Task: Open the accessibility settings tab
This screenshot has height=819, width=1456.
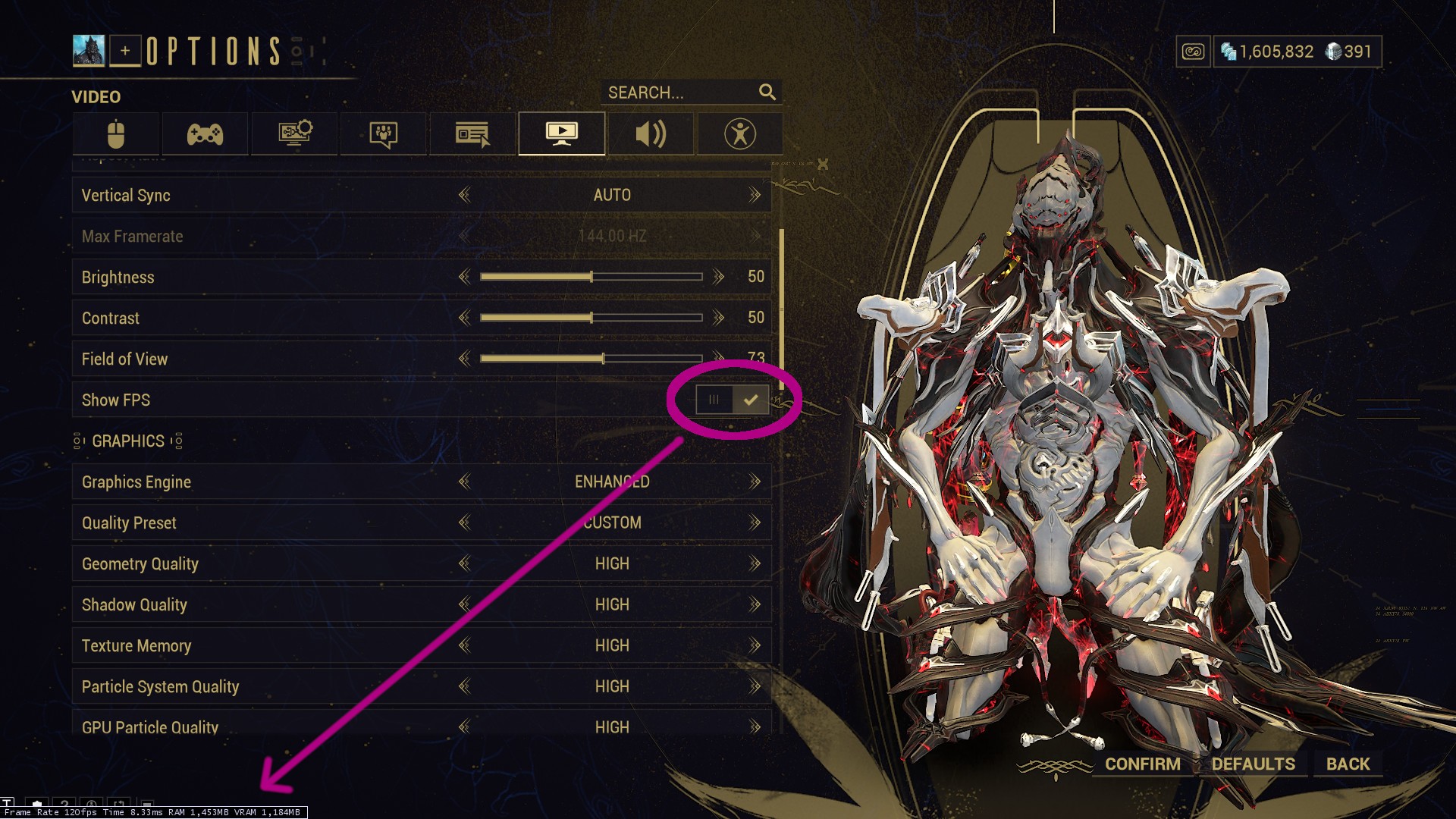Action: 739,134
